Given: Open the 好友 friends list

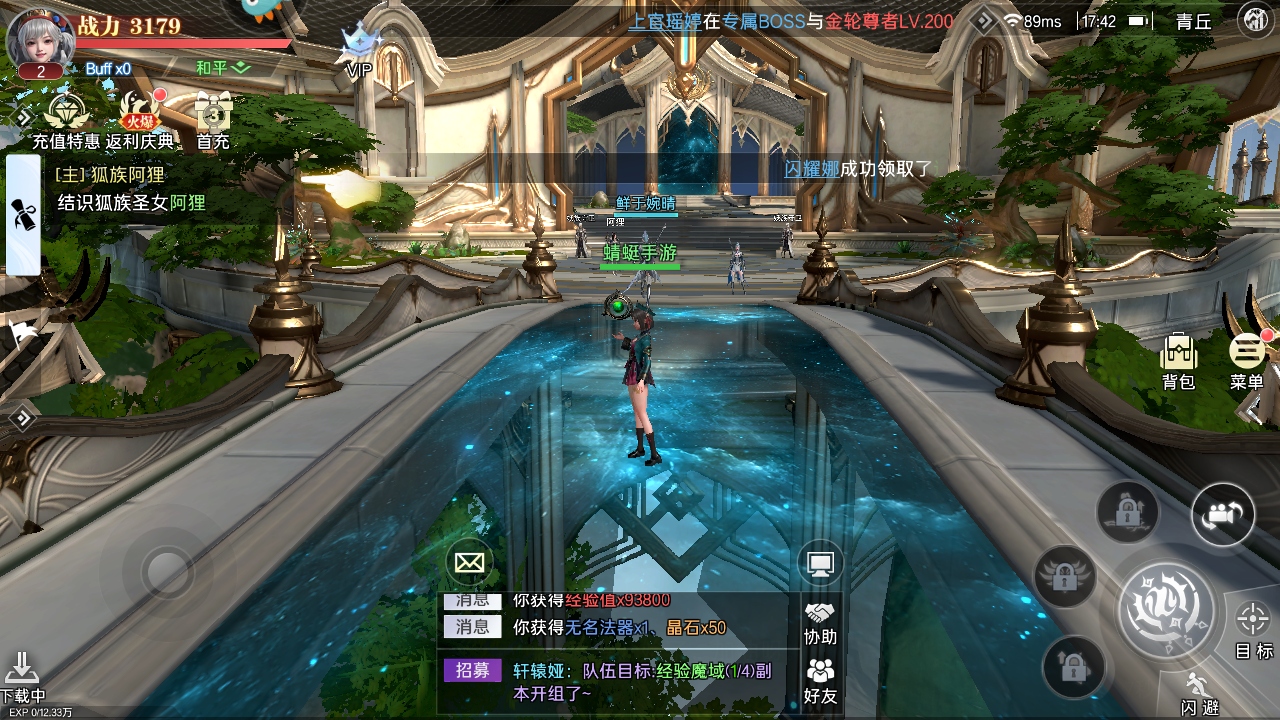Looking at the screenshot, I should click(820, 680).
